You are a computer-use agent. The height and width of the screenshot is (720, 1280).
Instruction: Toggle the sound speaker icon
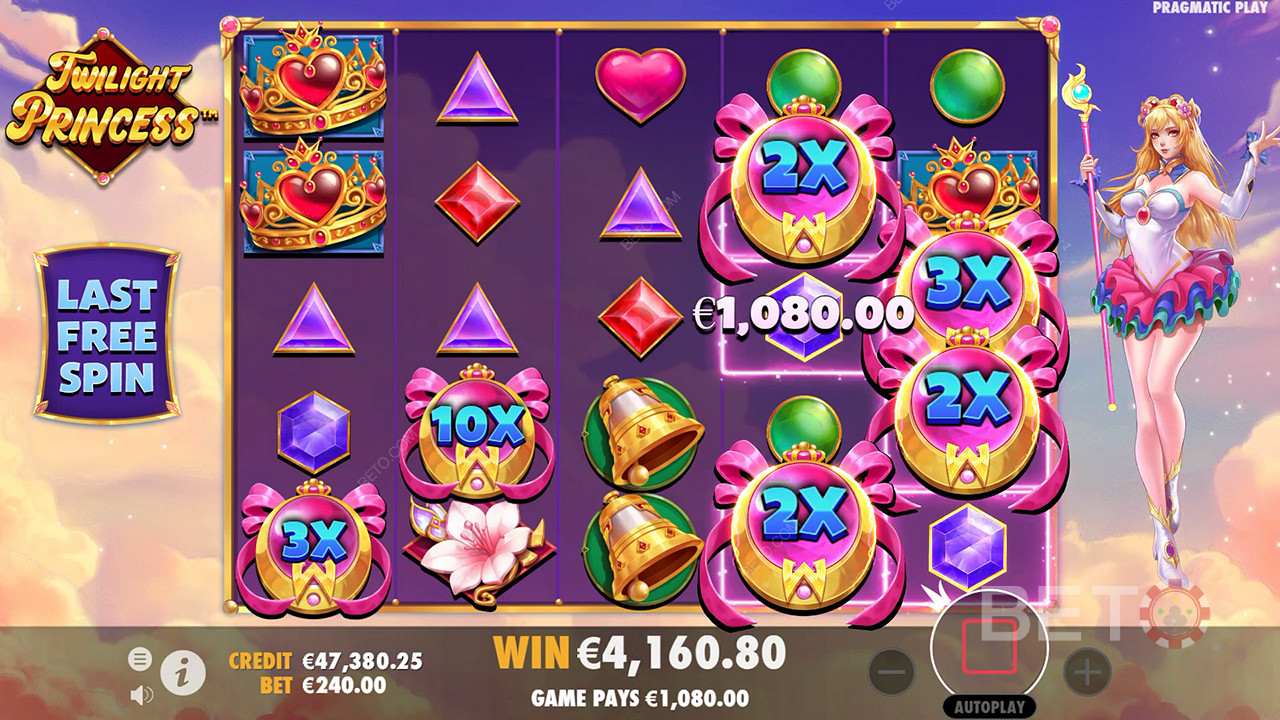[141, 693]
